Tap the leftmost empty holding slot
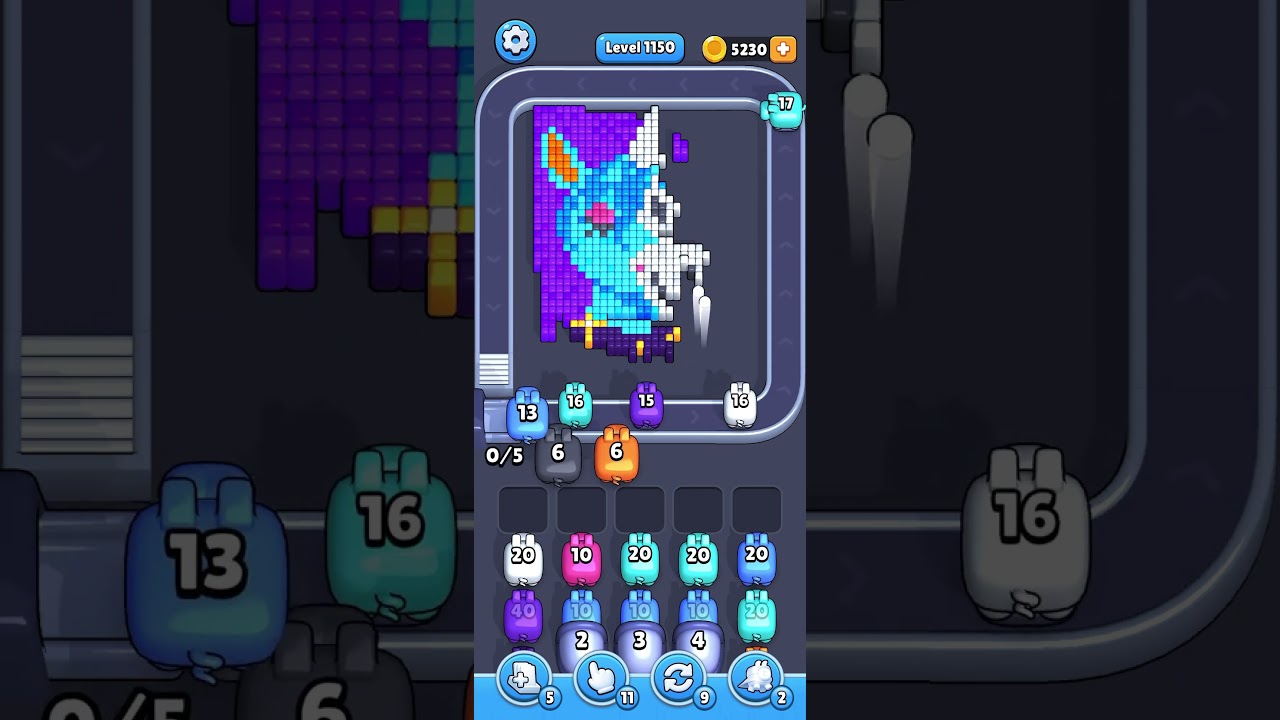 521,509
